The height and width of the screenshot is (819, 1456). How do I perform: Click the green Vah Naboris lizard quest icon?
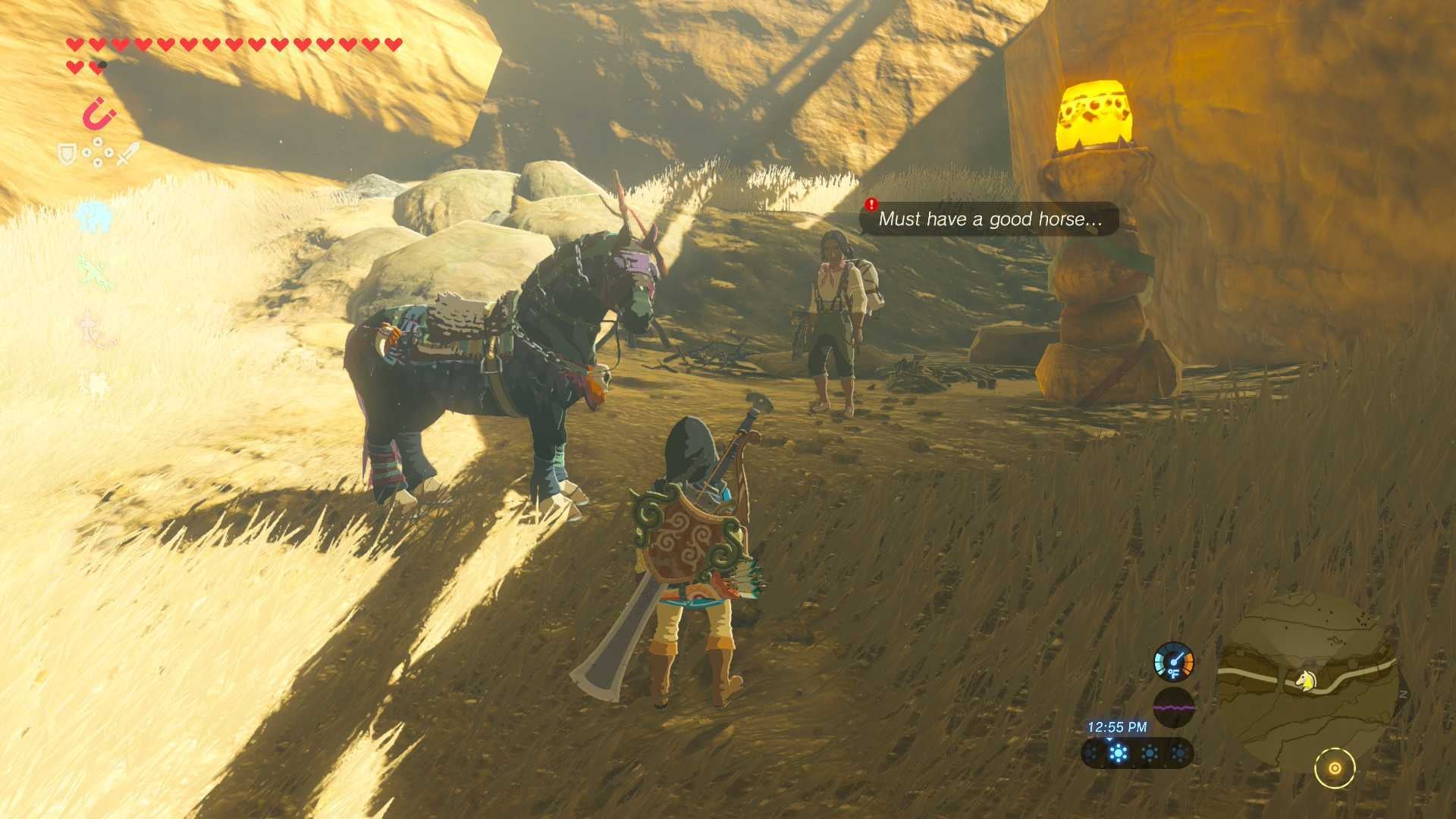94,271
